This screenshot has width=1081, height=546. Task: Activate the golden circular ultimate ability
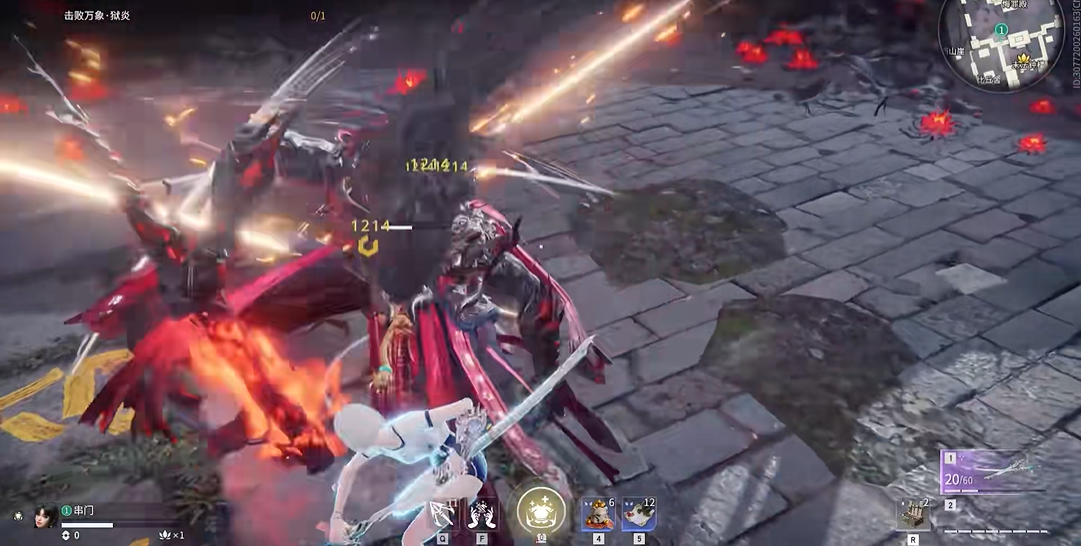(541, 511)
